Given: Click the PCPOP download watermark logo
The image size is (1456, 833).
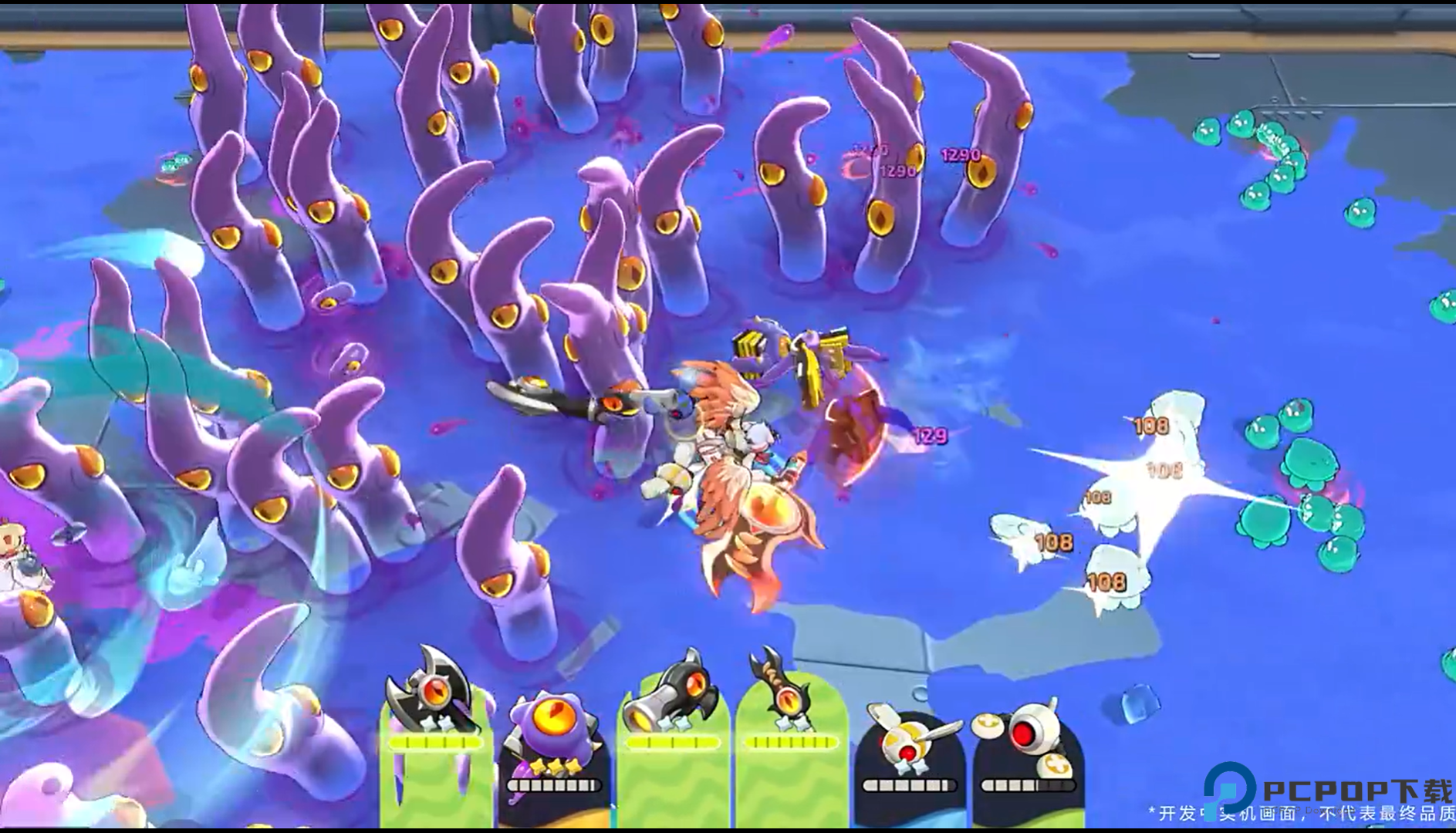Looking at the screenshot, I should coord(1327,791).
